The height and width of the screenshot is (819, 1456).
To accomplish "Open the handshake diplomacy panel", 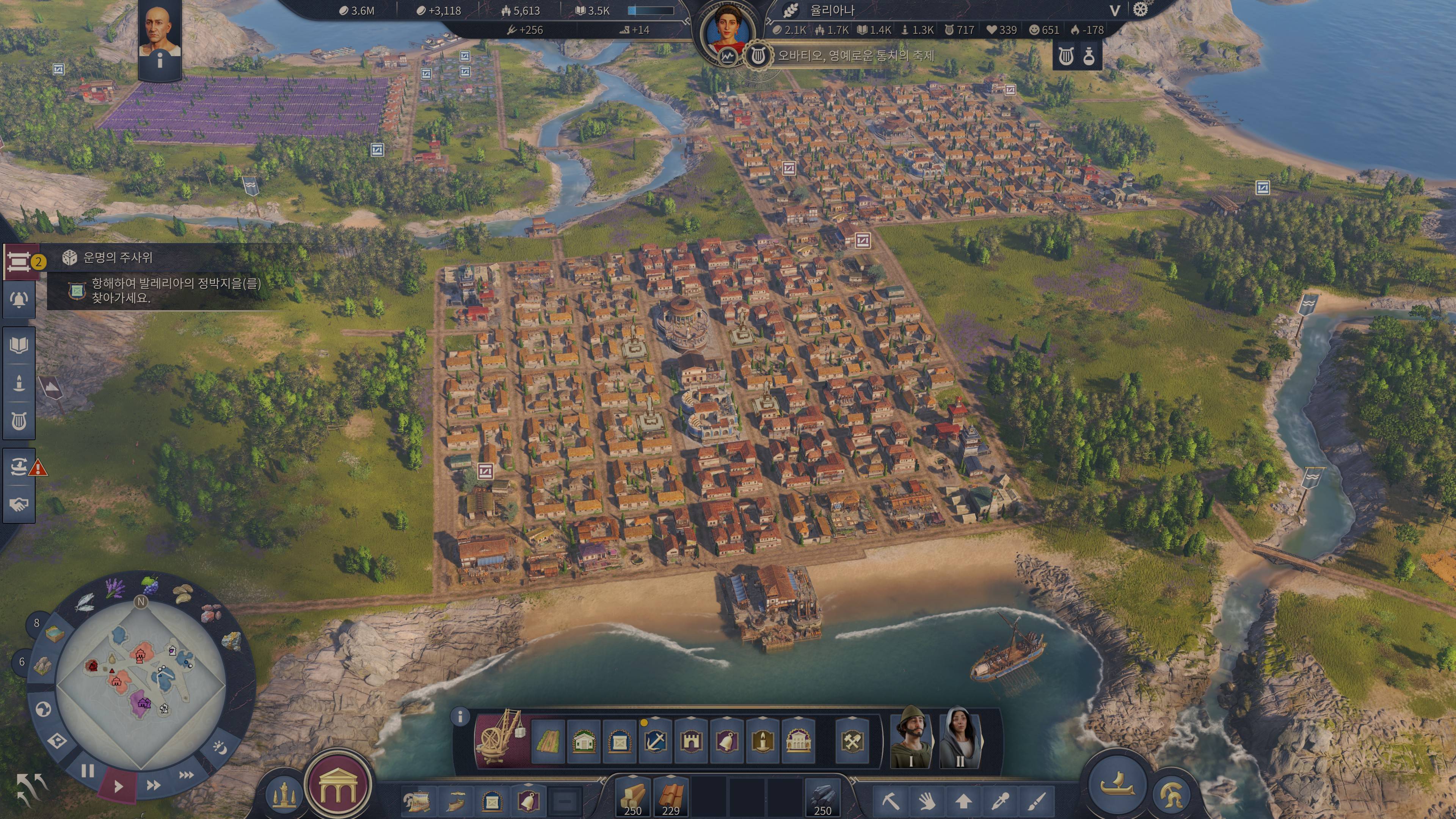I will click(x=19, y=504).
